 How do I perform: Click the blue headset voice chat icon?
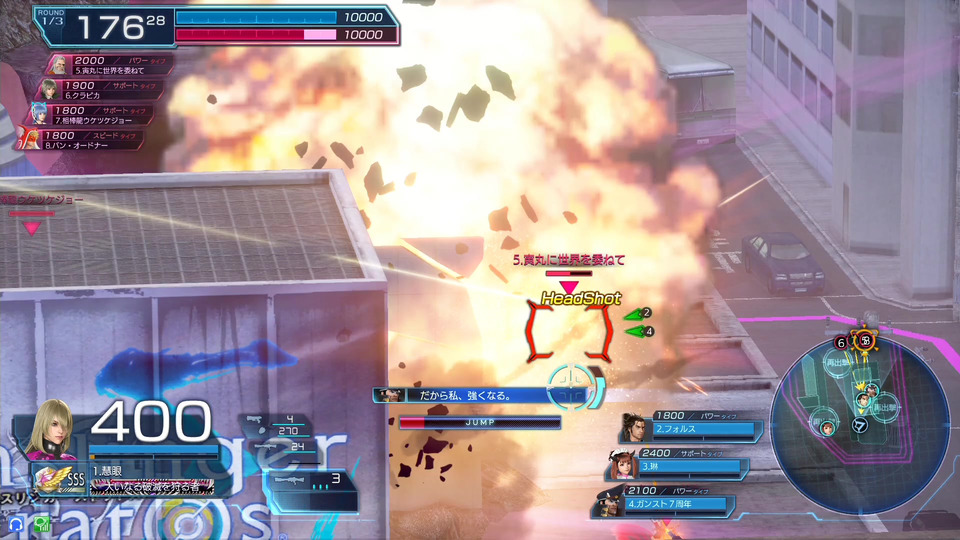pos(17,523)
